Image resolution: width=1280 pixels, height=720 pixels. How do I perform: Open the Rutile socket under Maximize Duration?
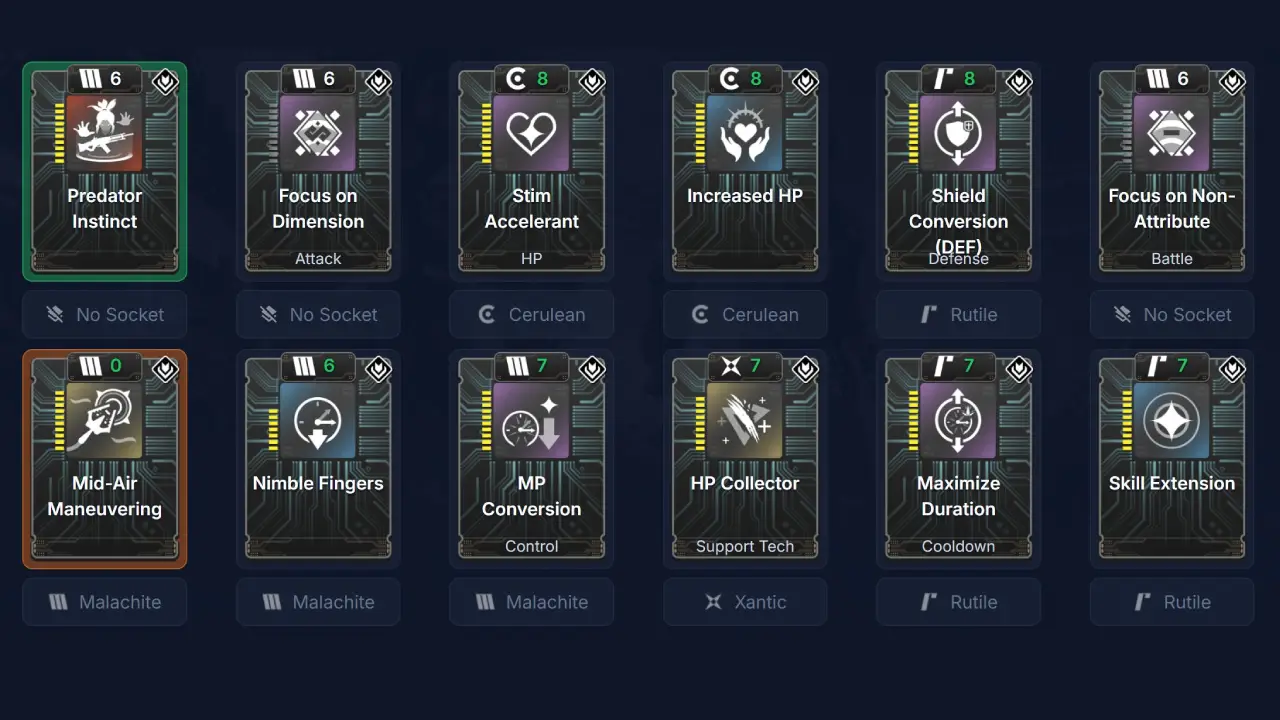click(958, 601)
